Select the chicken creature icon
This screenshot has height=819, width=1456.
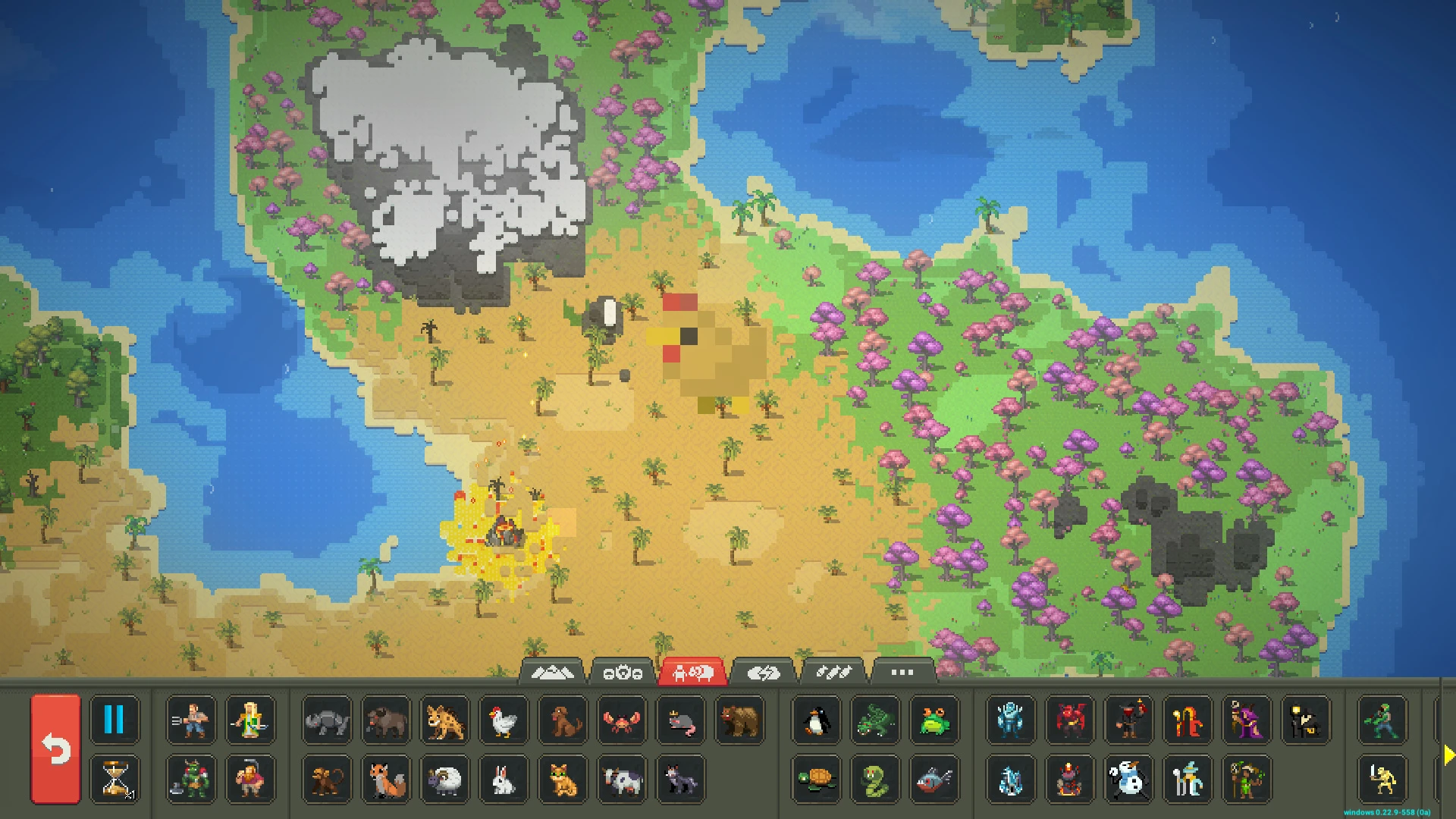pos(504,721)
